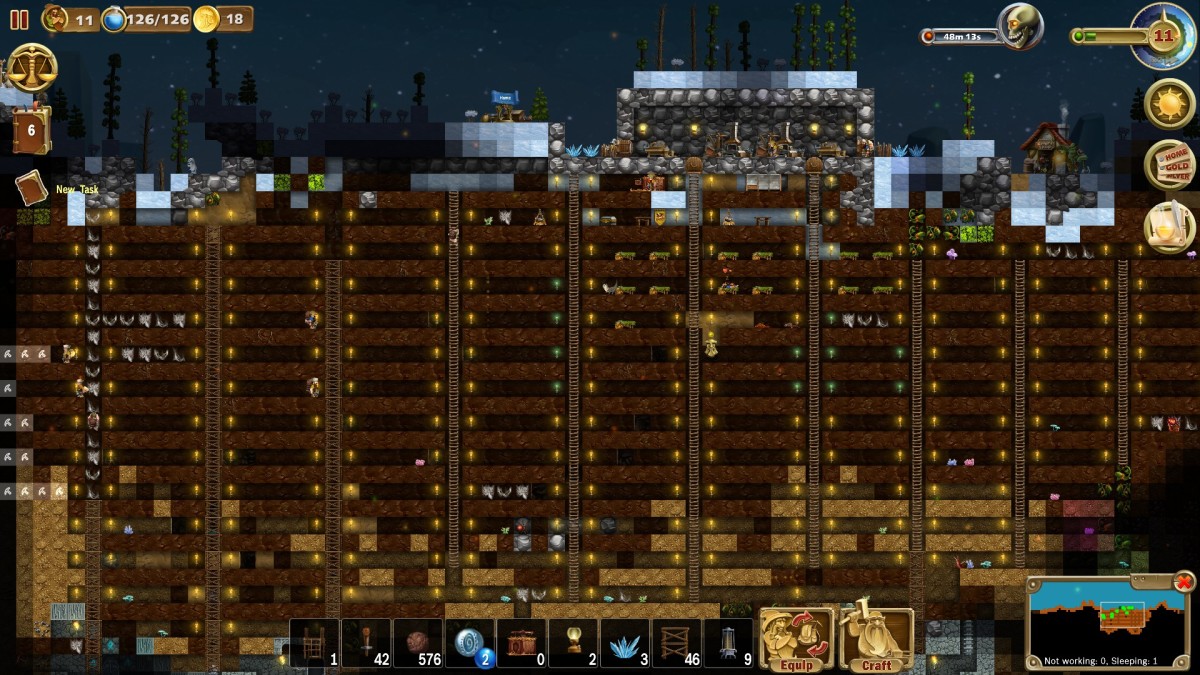Open the New Task book

pyautogui.click(x=31, y=188)
